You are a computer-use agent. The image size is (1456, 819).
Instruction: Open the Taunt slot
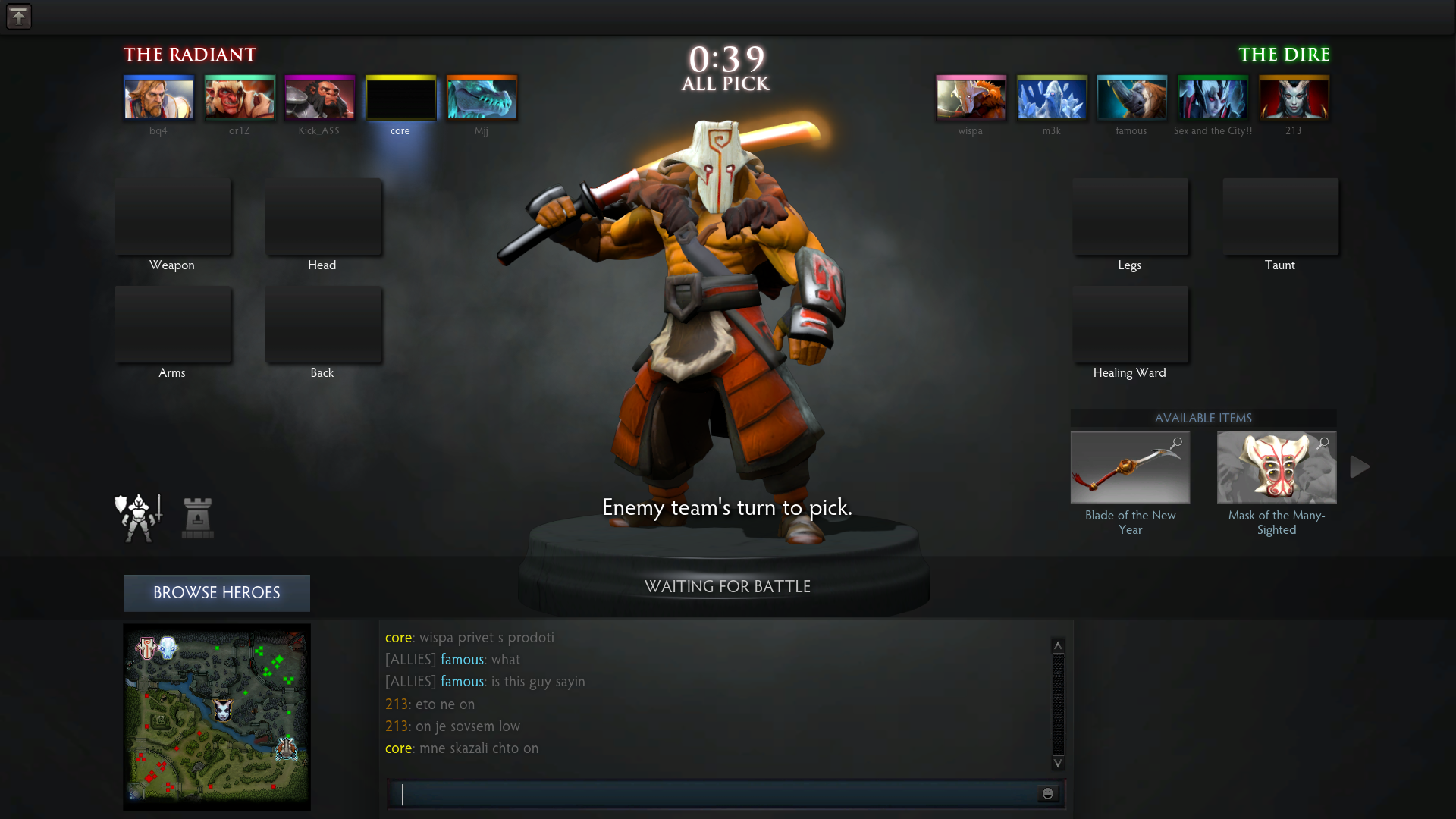pyautogui.click(x=1280, y=218)
